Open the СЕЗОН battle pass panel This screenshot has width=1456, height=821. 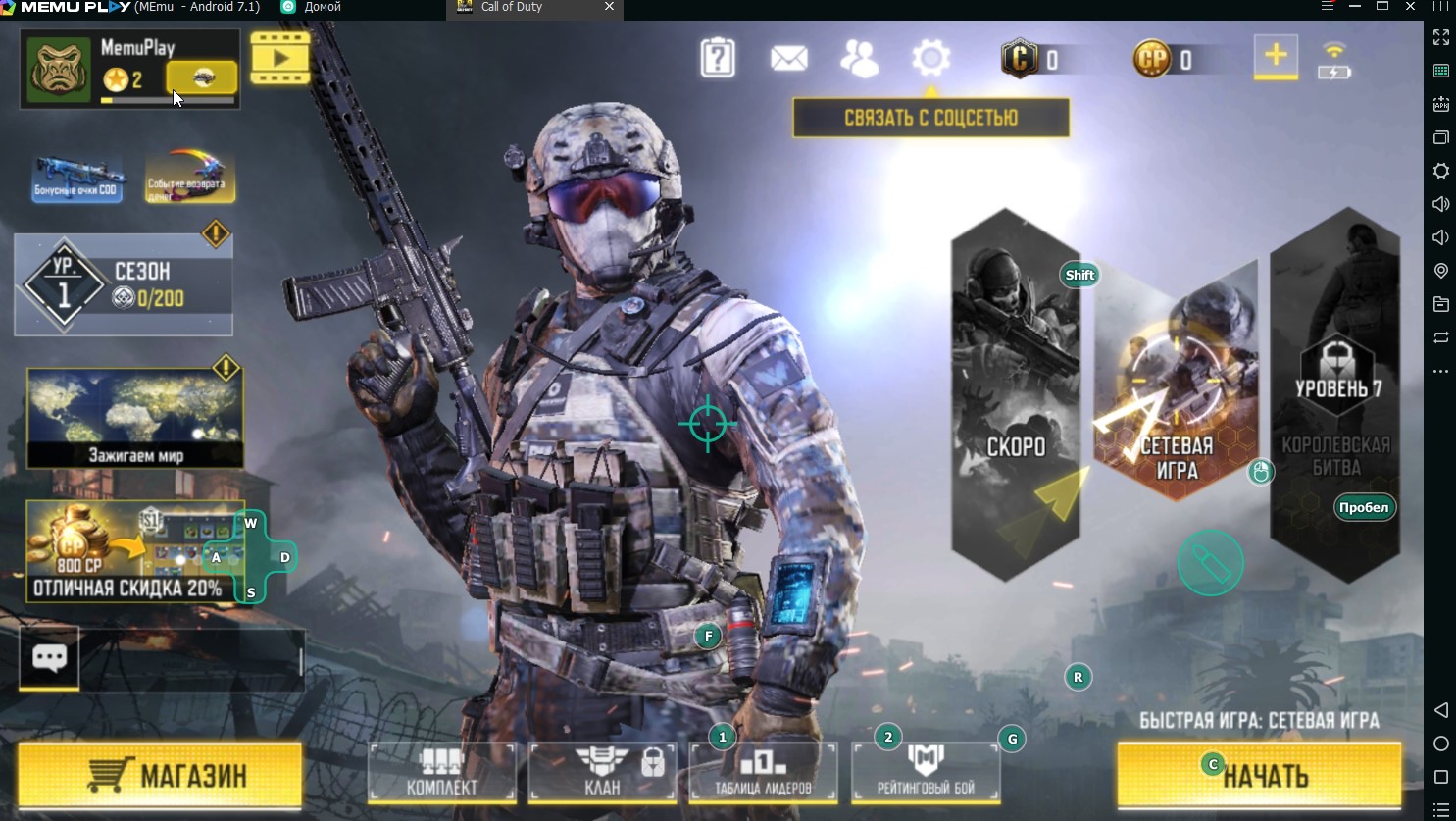point(124,285)
